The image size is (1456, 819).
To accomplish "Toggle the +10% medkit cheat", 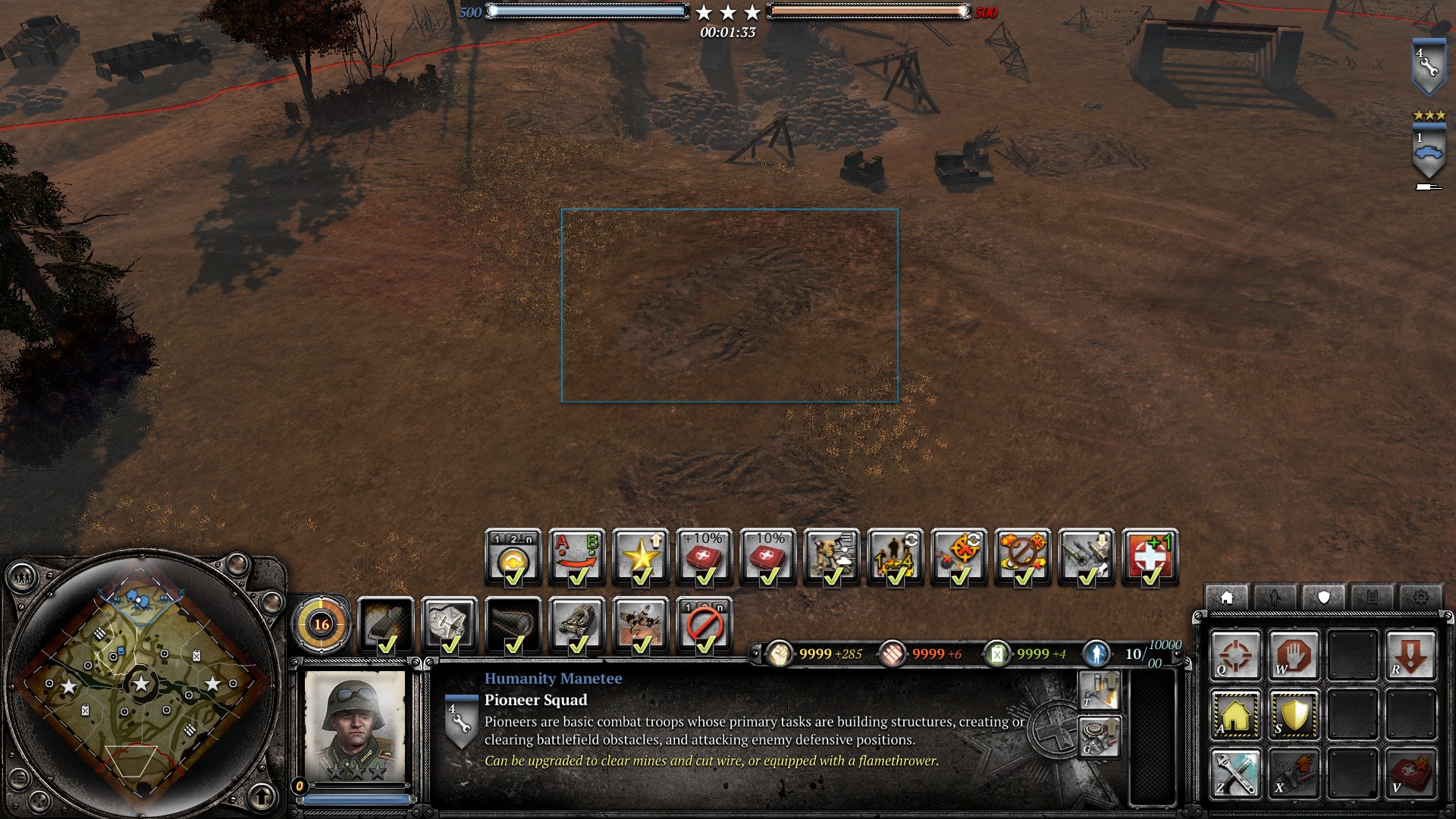I will click(x=704, y=557).
